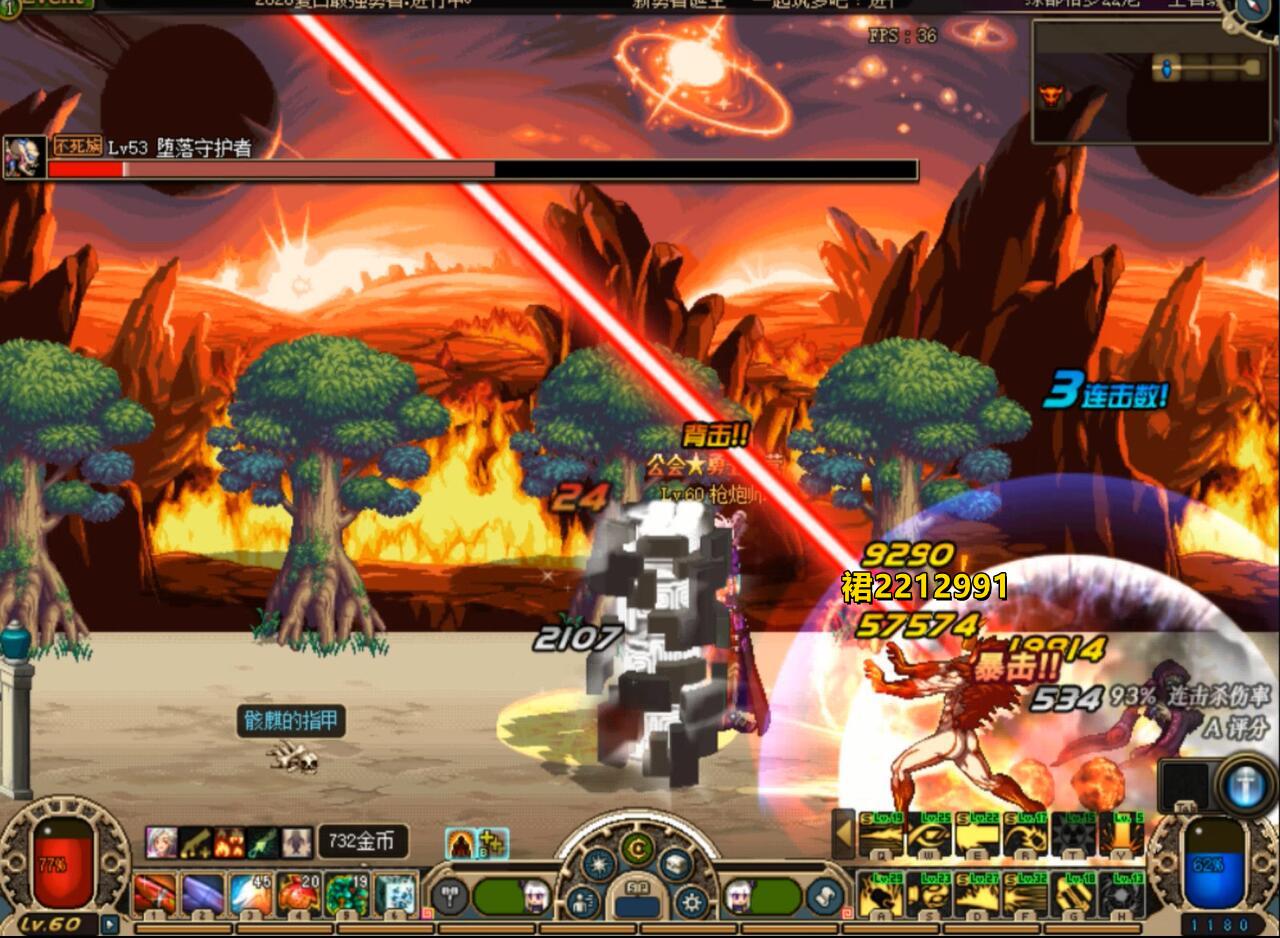Use the red fruit item in slot 4
Viewport: 1280px width, 938px height.
[298, 893]
